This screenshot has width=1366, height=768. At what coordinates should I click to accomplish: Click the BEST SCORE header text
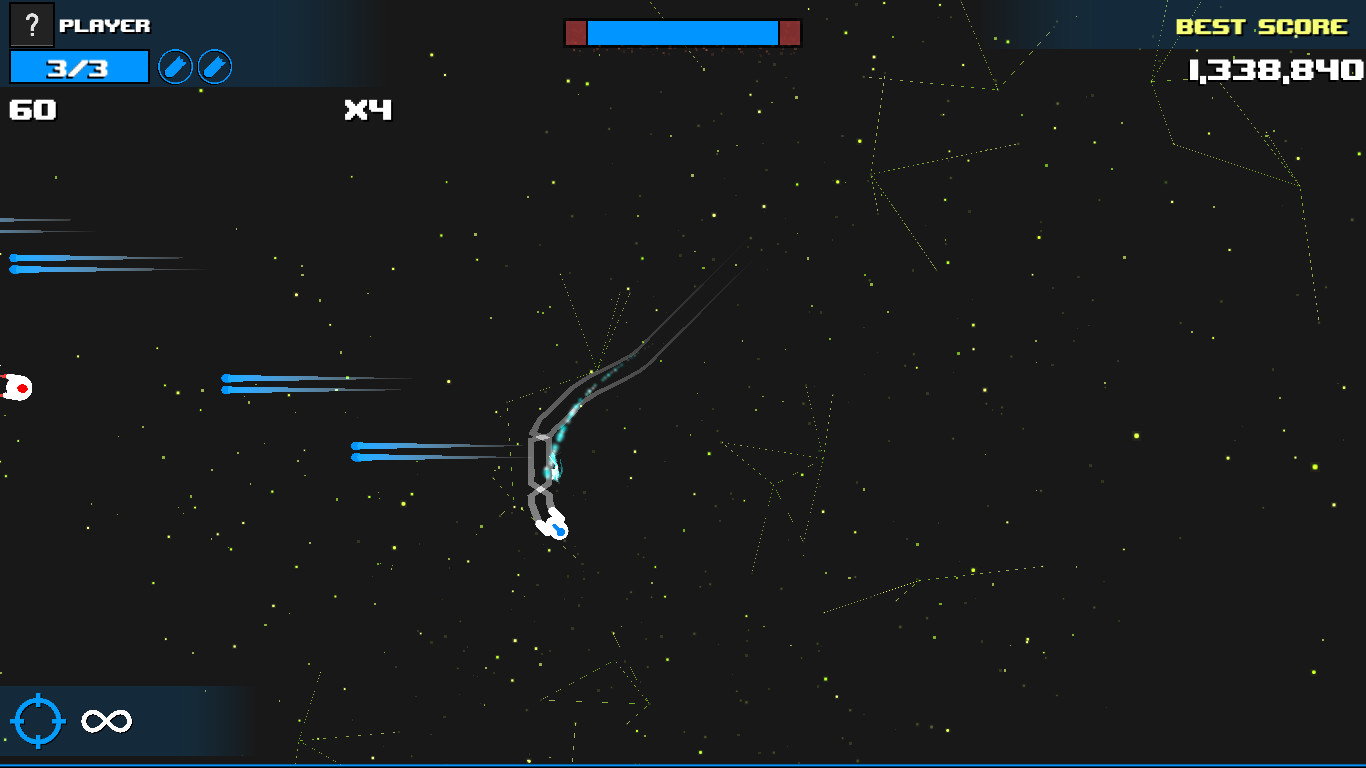pyautogui.click(x=1262, y=27)
